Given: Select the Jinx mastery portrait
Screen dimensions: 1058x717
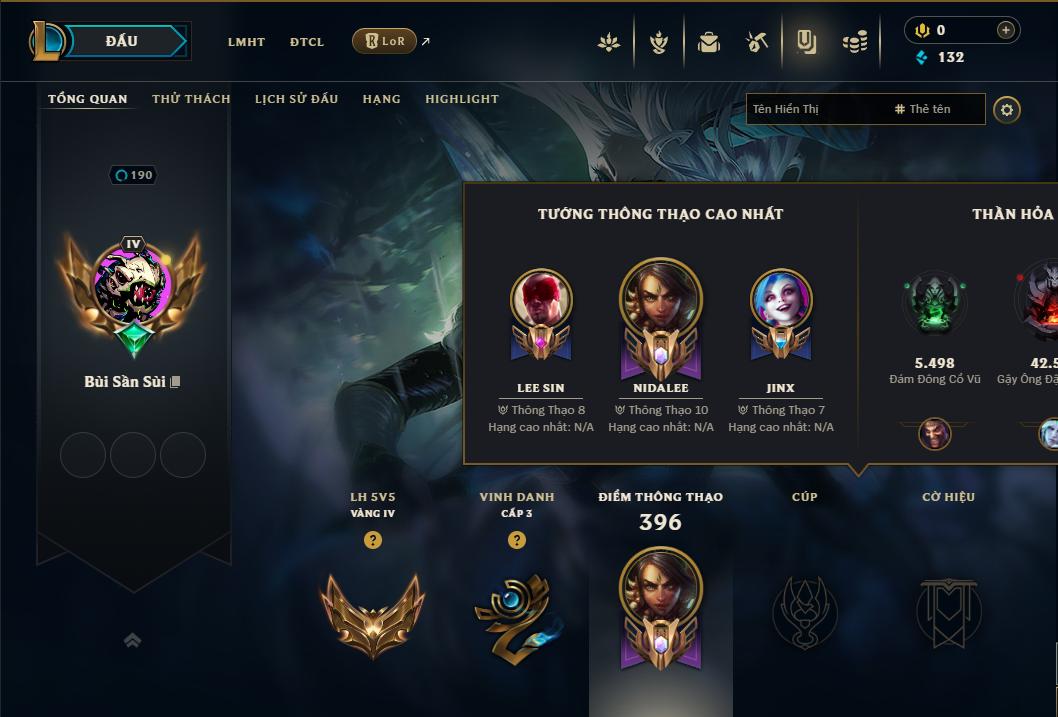Looking at the screenshot, I should [x=780, y=300].
